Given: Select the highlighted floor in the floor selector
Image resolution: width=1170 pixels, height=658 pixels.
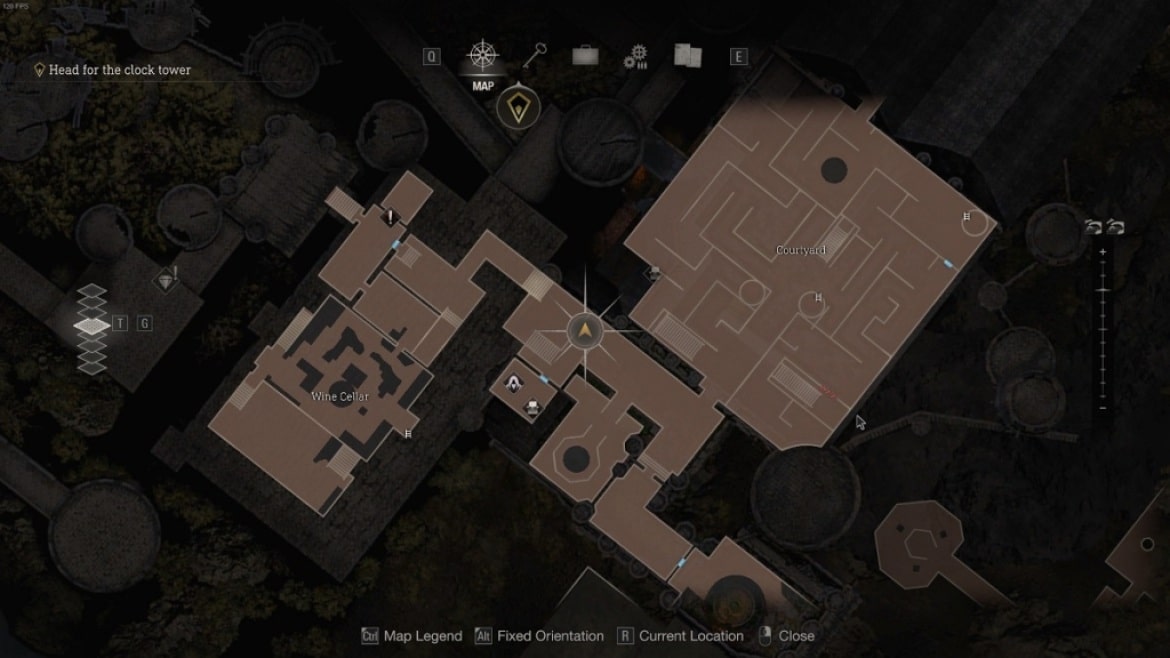Looking at the screenshot, I should pos(92,325).
